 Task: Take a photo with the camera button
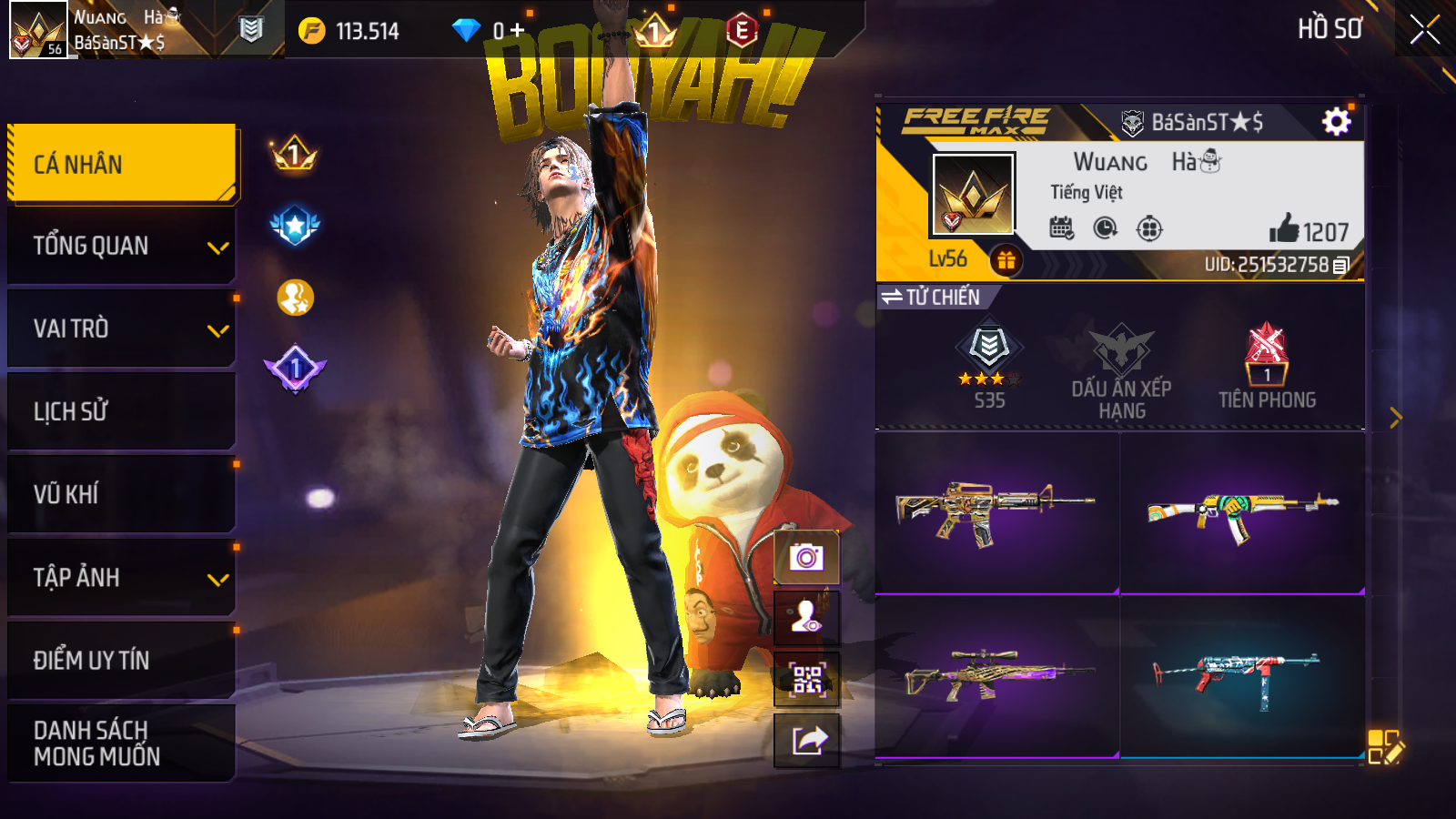[x=806, y=557]
